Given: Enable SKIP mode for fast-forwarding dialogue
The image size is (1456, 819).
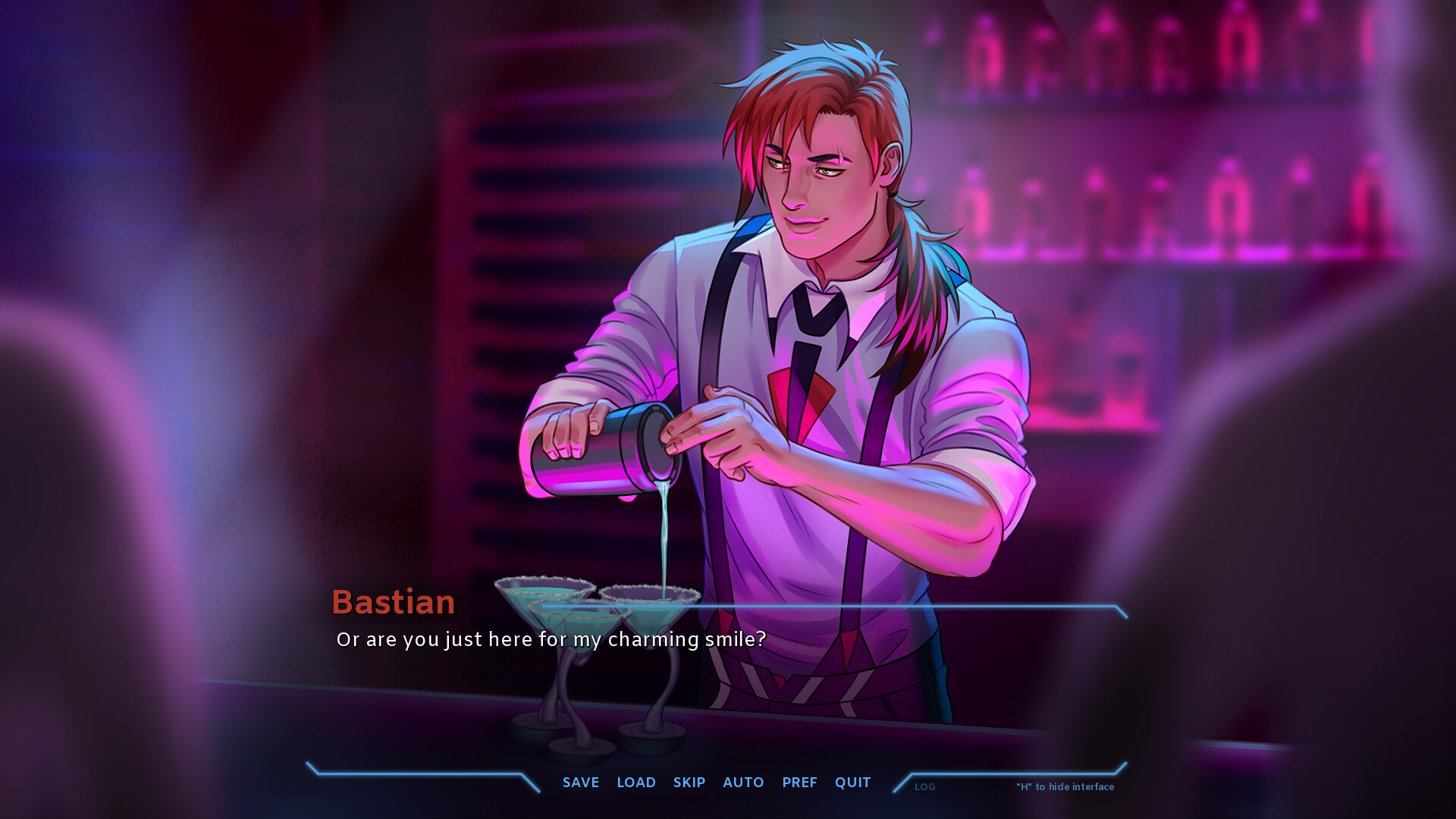Looking at the screenshot, I should click(x=689, y=783).
